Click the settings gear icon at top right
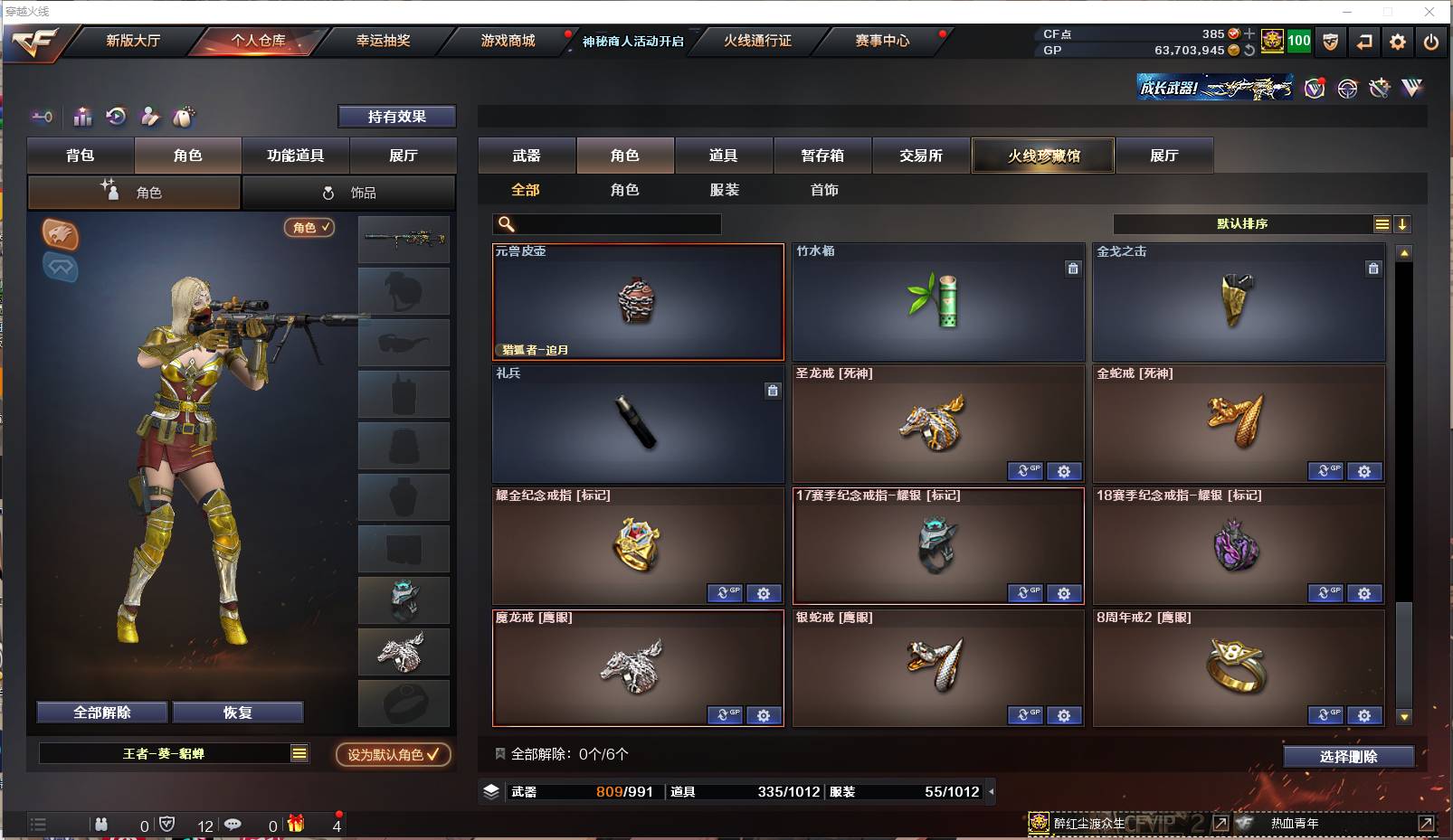 (x=1397, y=42)
